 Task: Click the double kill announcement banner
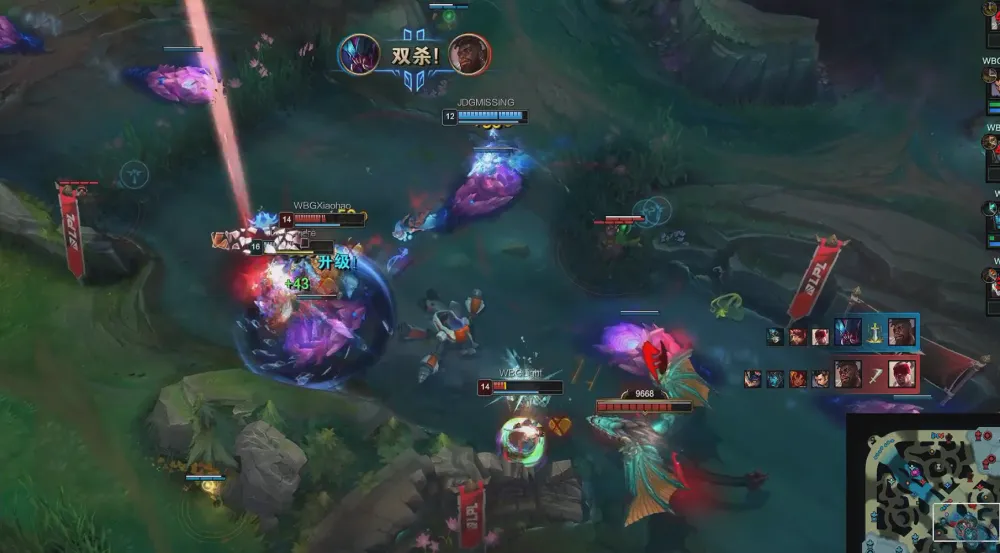click(x=414, y=56)
